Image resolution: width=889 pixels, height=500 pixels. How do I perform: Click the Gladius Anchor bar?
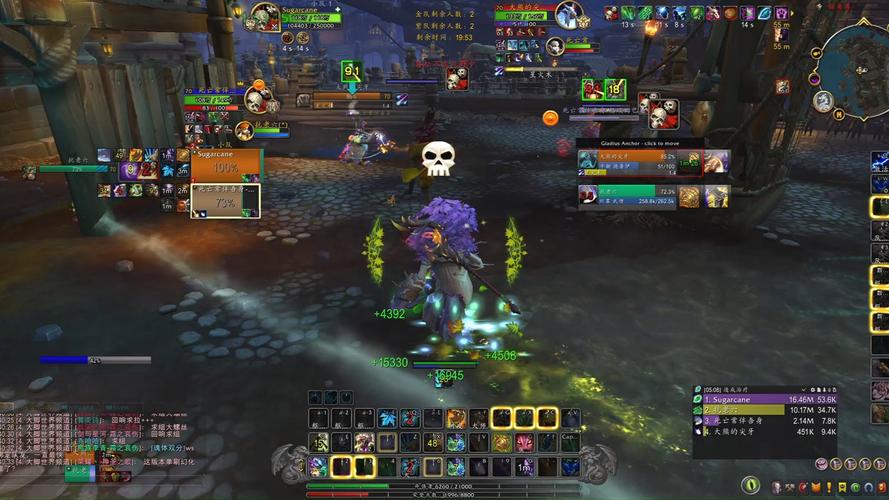point(626,143)
